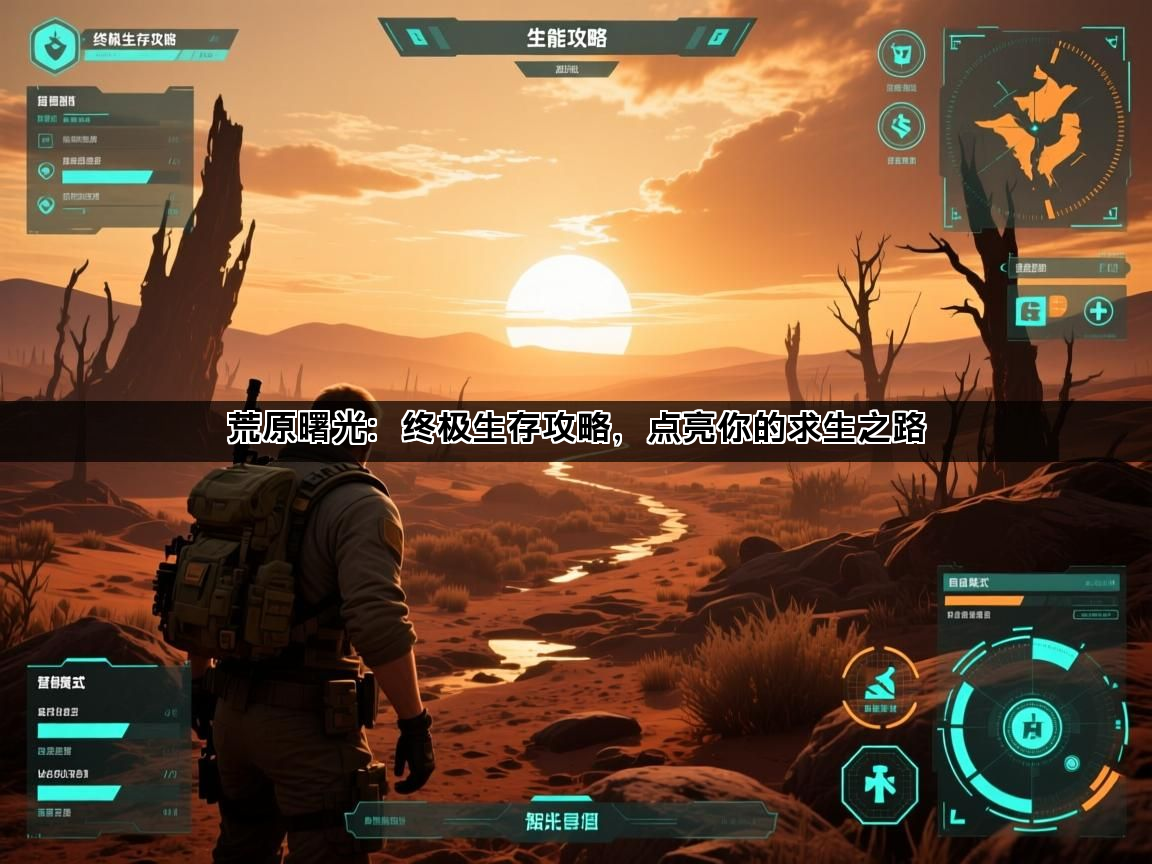Click the round plus button
Viewport: 1152px width, 864px height.
pos(1098,311)
